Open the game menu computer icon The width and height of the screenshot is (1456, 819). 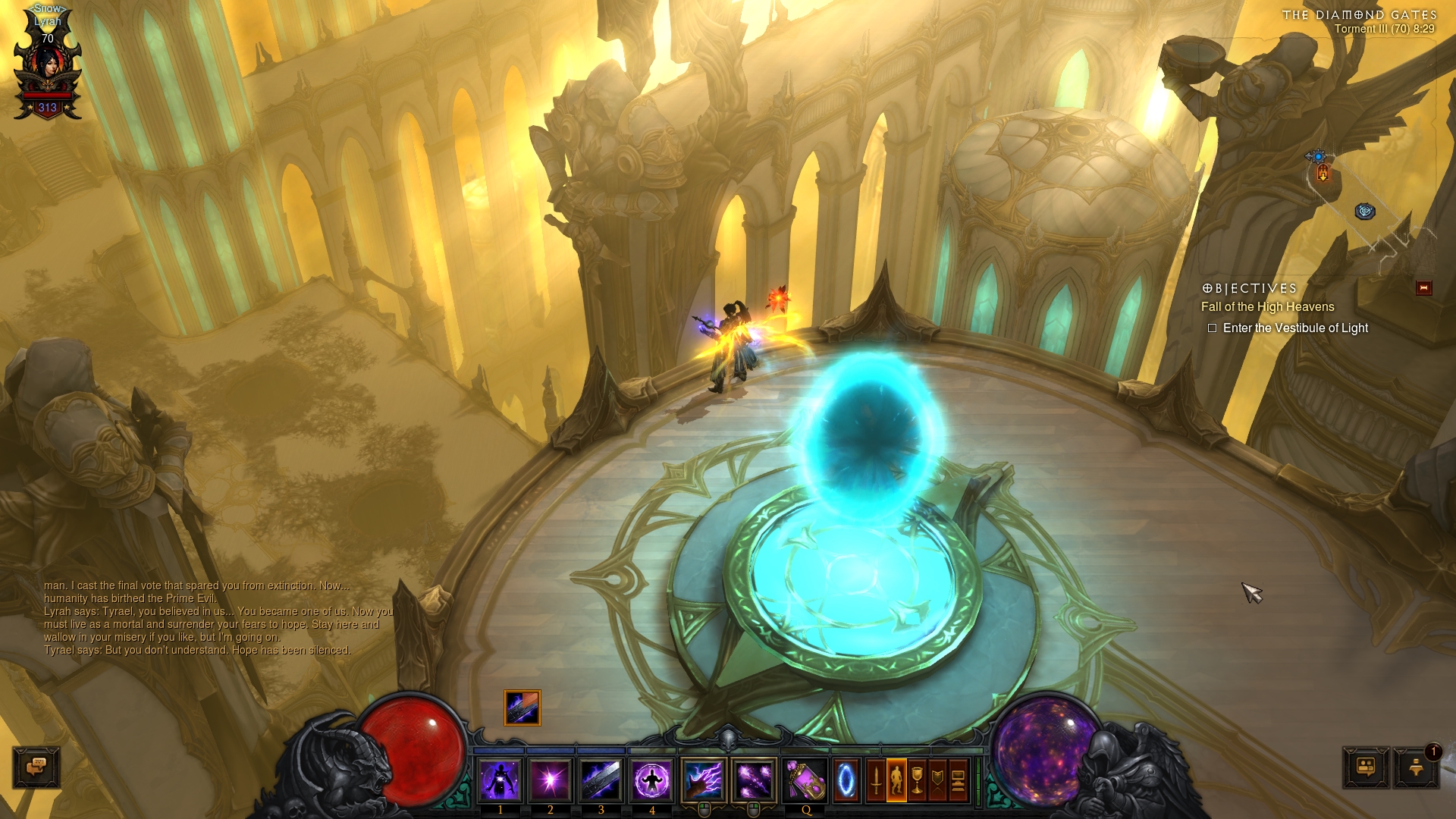pos(958,780)
